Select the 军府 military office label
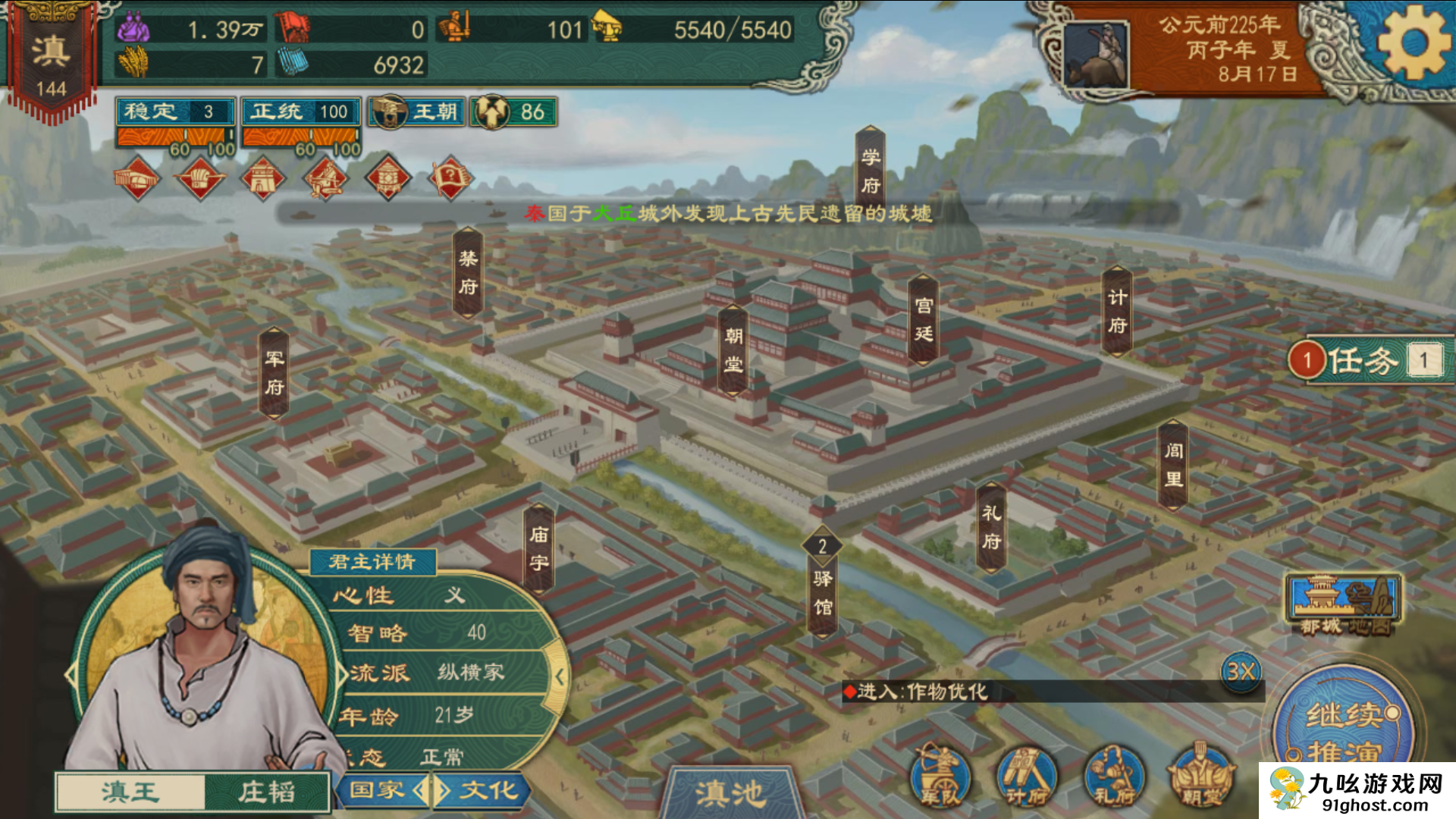The image size is (1456, 819). (x=274, y=372)
